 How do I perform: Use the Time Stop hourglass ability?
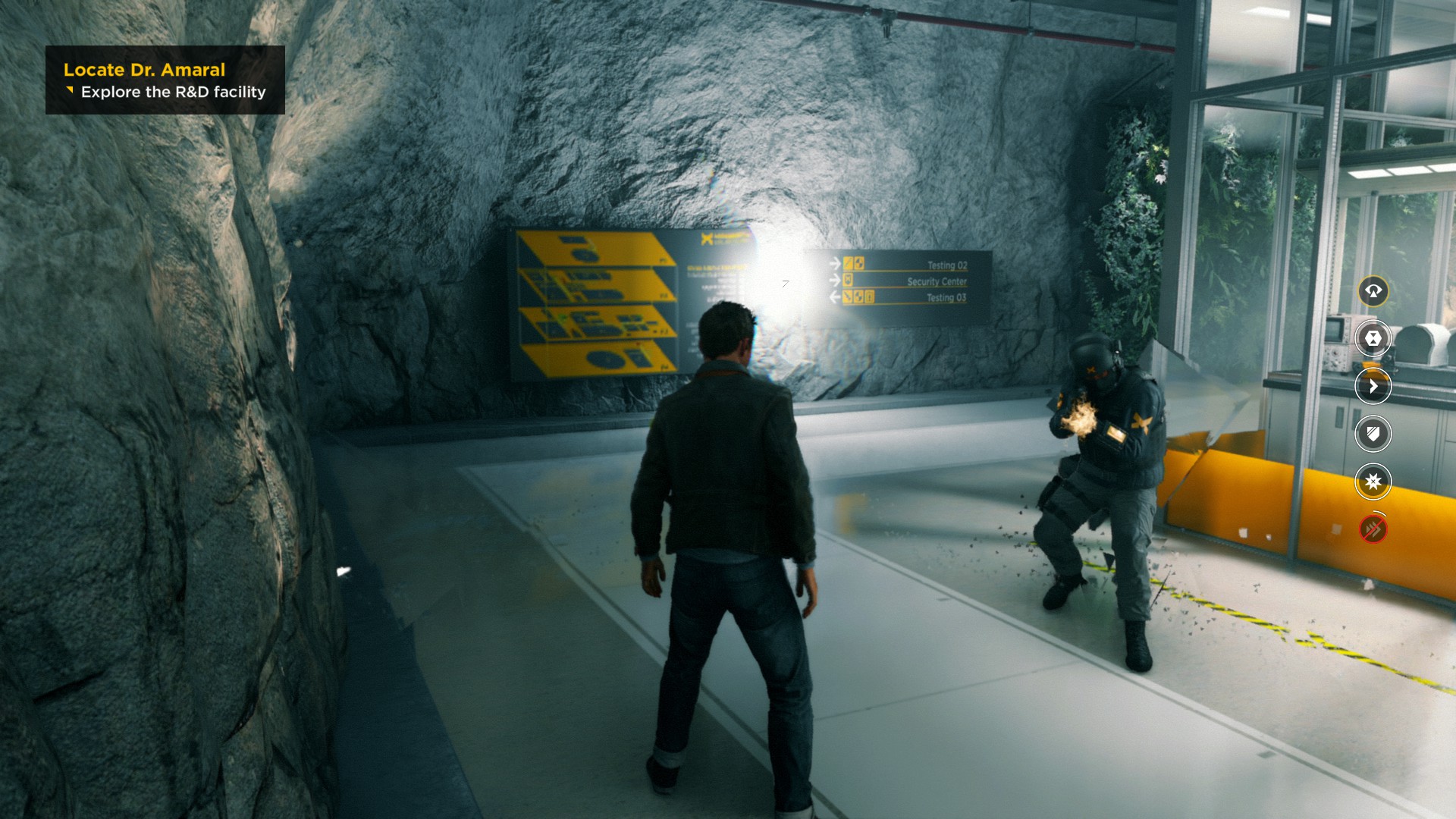(1373, 338)
